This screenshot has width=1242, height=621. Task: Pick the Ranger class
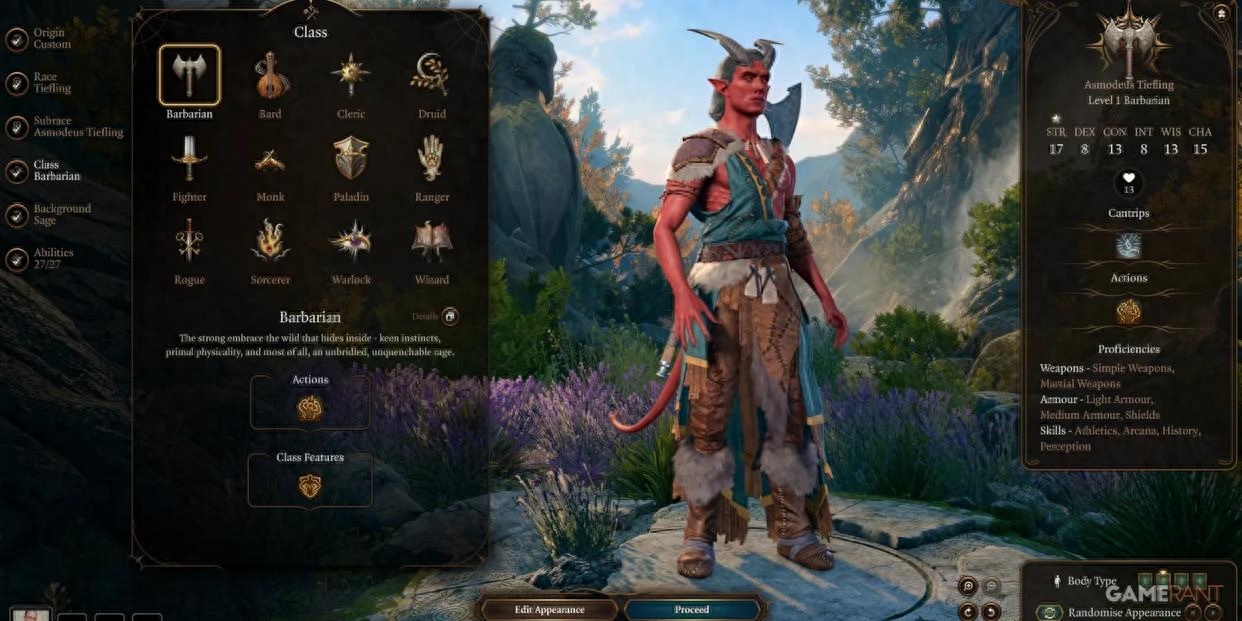(432, 159)
